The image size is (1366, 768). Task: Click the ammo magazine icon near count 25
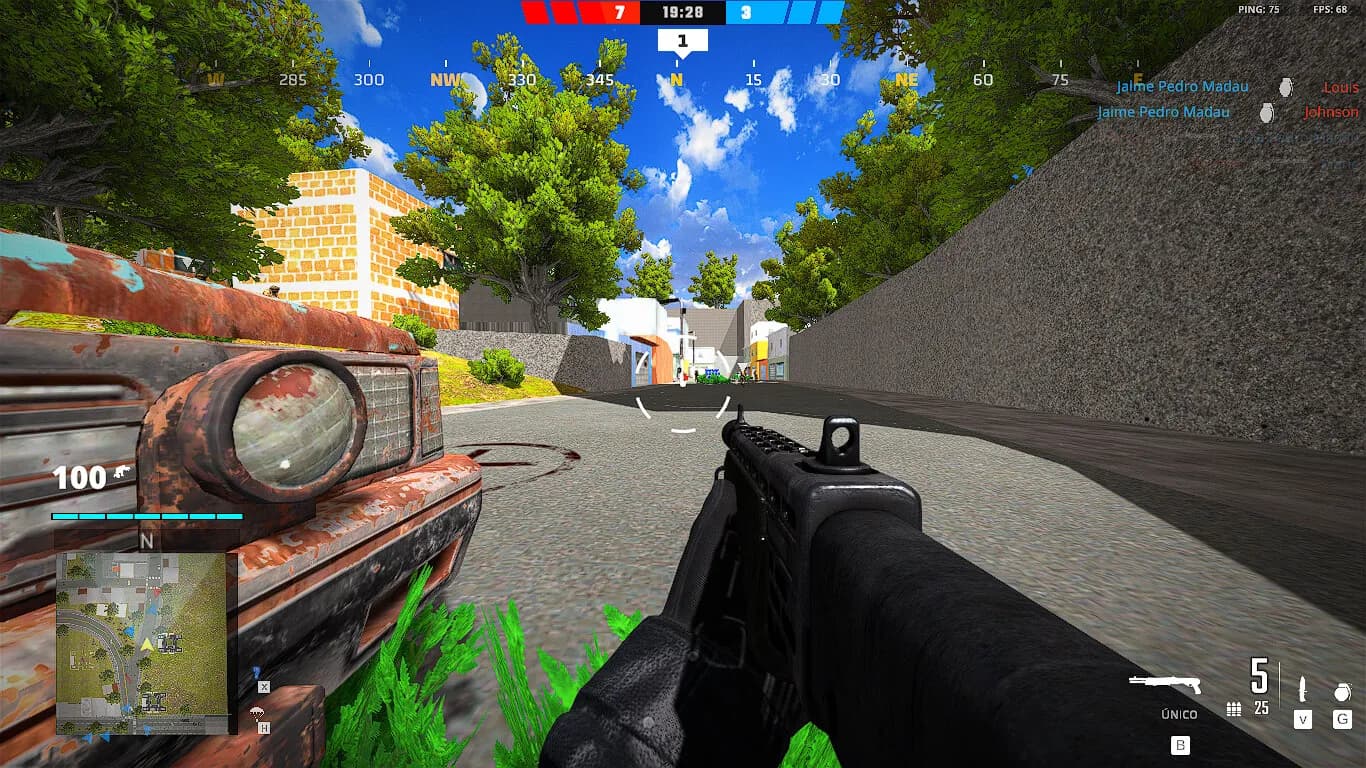point(1234,710)
